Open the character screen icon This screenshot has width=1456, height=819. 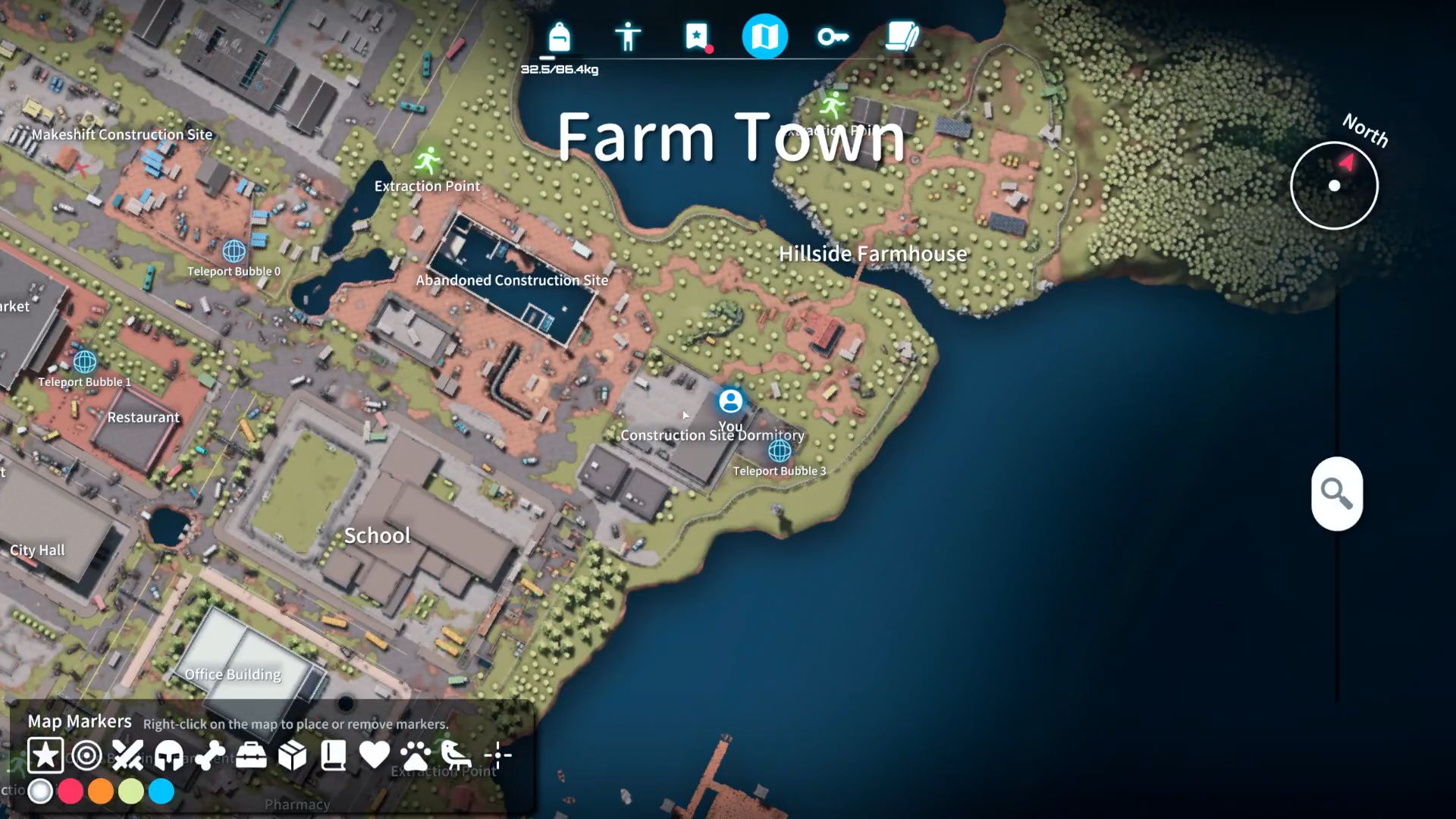tap(628, 36)
